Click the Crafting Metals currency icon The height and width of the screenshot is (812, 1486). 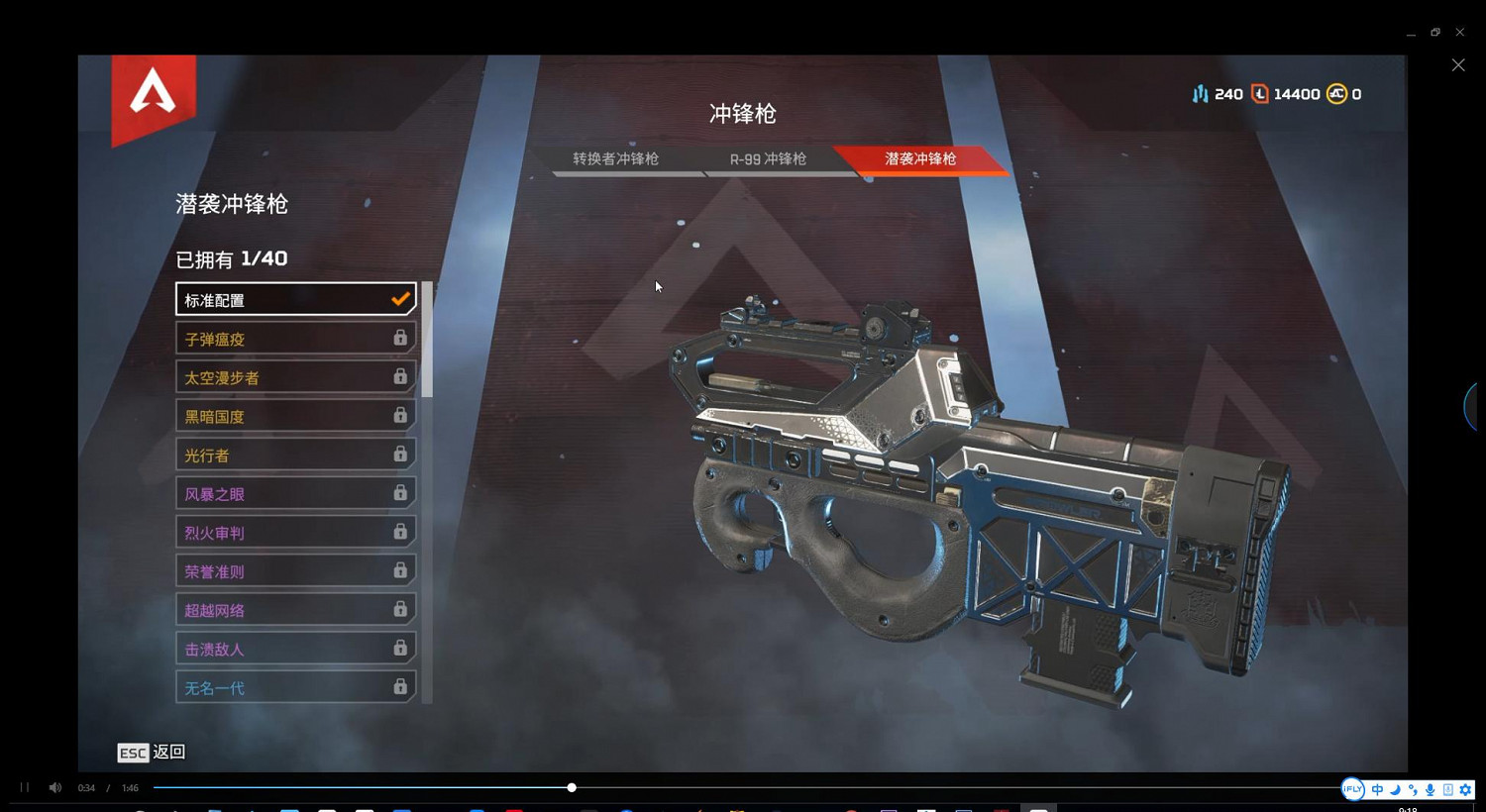[x=1200, y=93]
